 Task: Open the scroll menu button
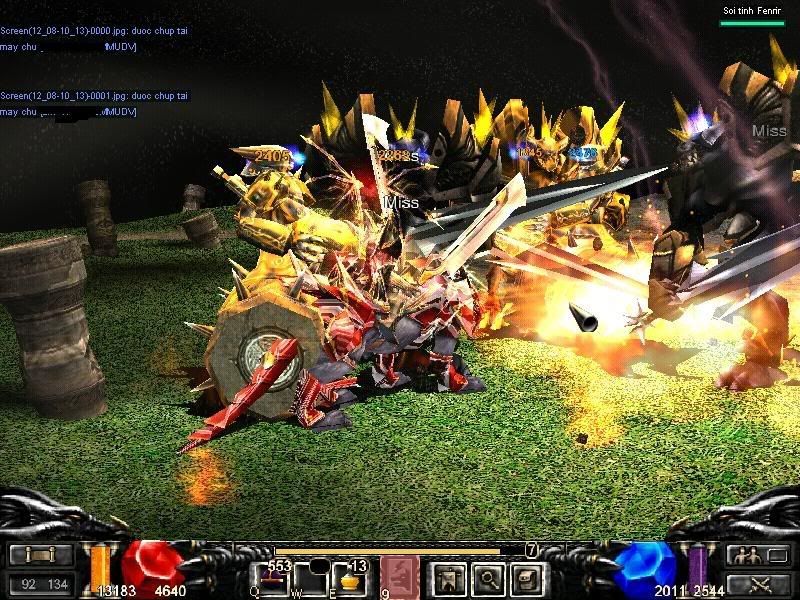40,556
